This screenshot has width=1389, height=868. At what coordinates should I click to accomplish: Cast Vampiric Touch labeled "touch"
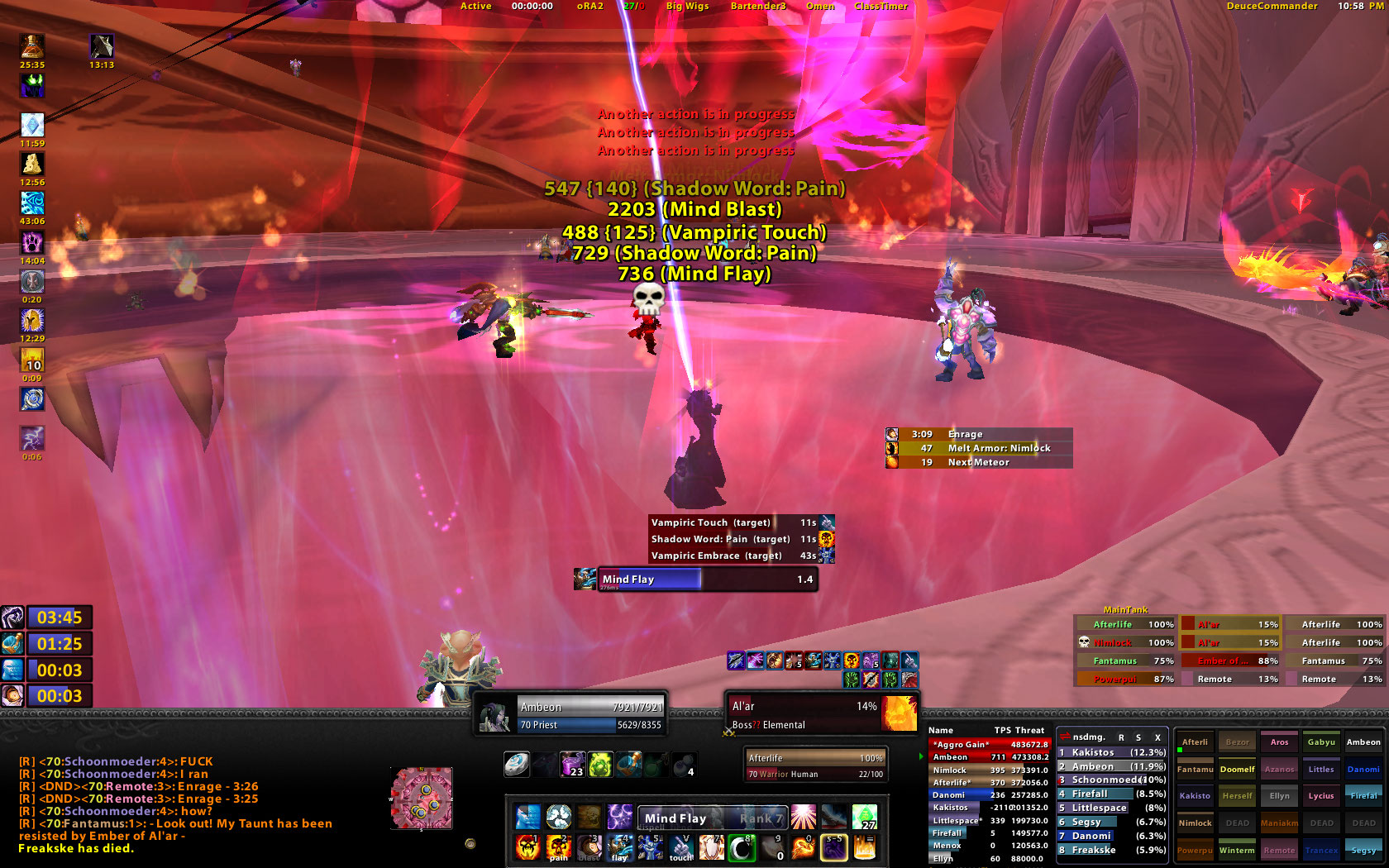(680, 847)
